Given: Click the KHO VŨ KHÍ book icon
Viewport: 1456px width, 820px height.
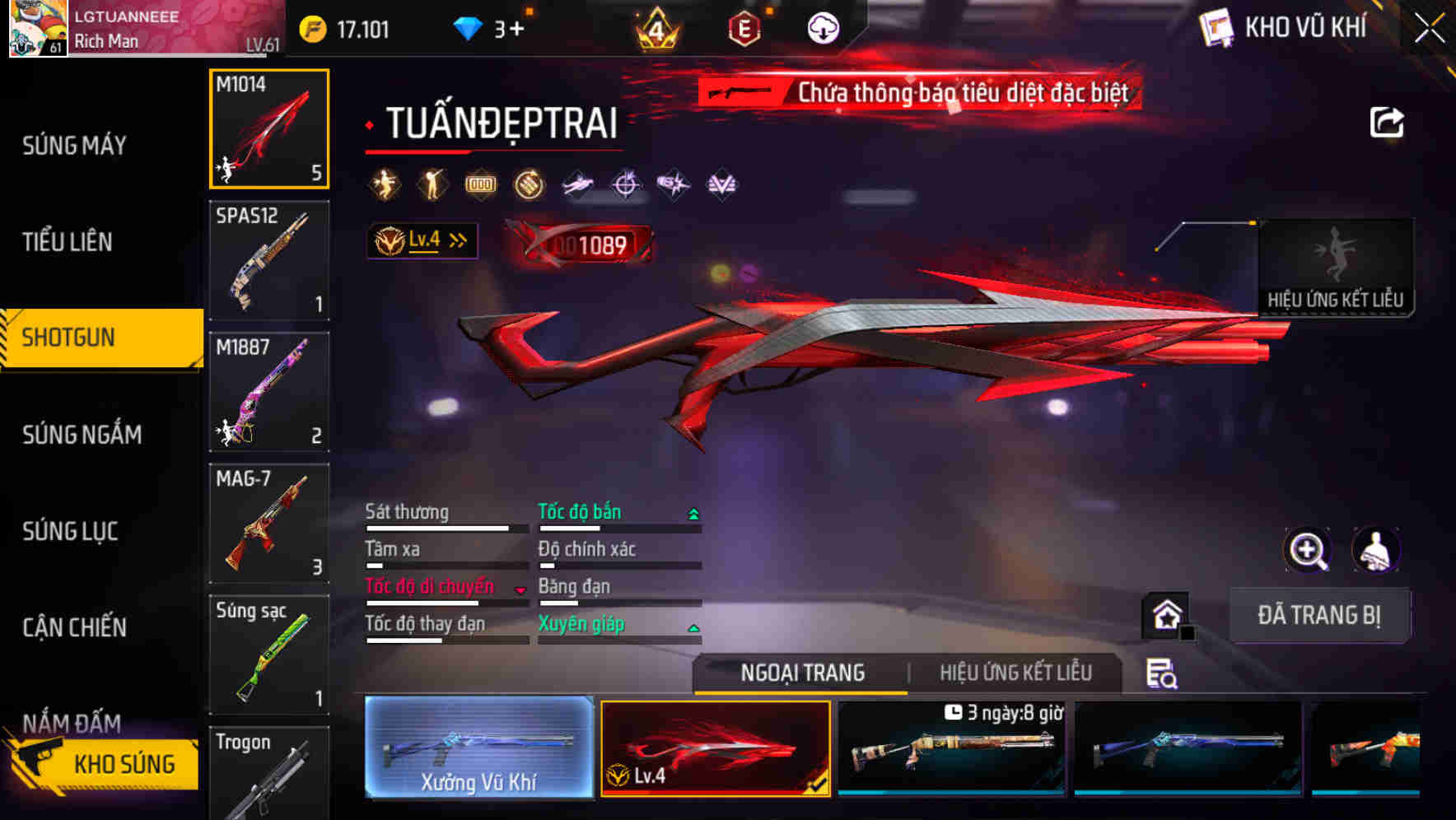Looking at the screenshot, I should [1216, 27].
